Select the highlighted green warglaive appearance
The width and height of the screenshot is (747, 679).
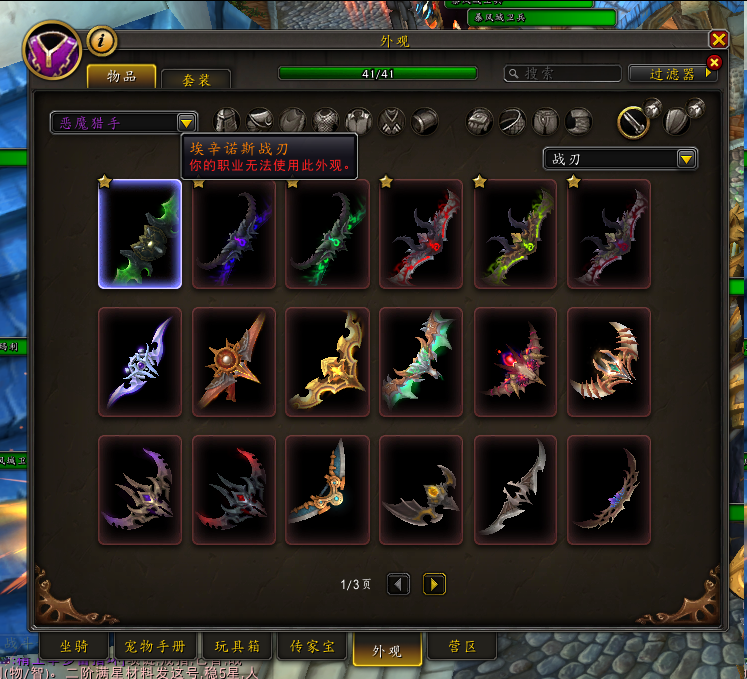point(140,234)
